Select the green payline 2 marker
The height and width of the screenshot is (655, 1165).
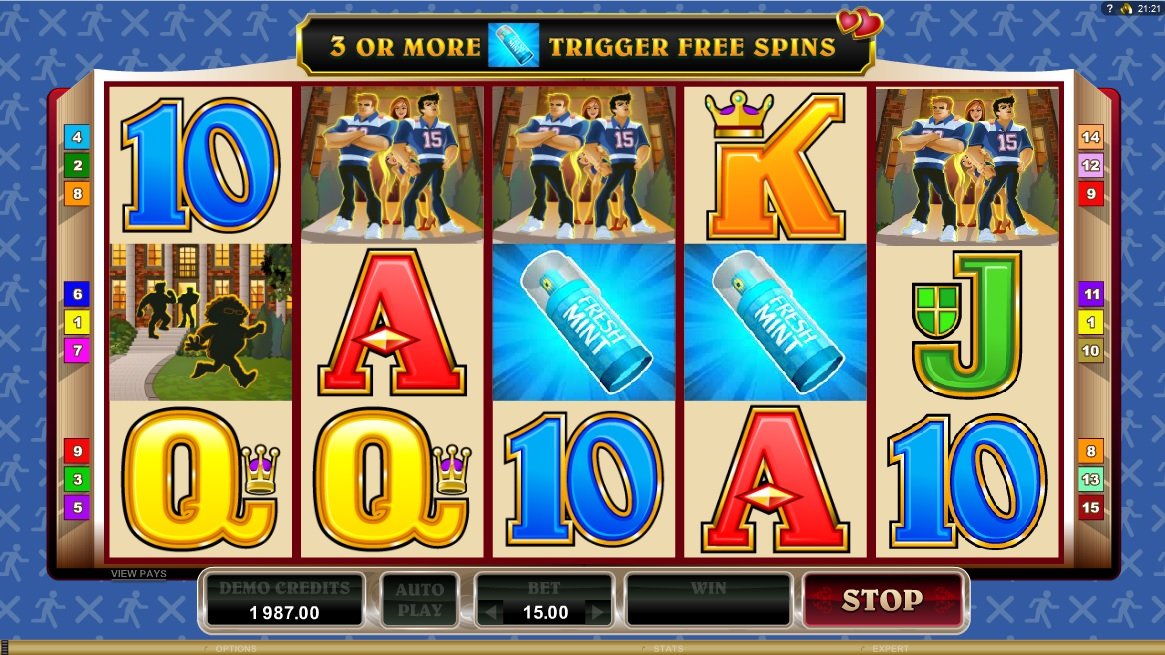point(77,165)
